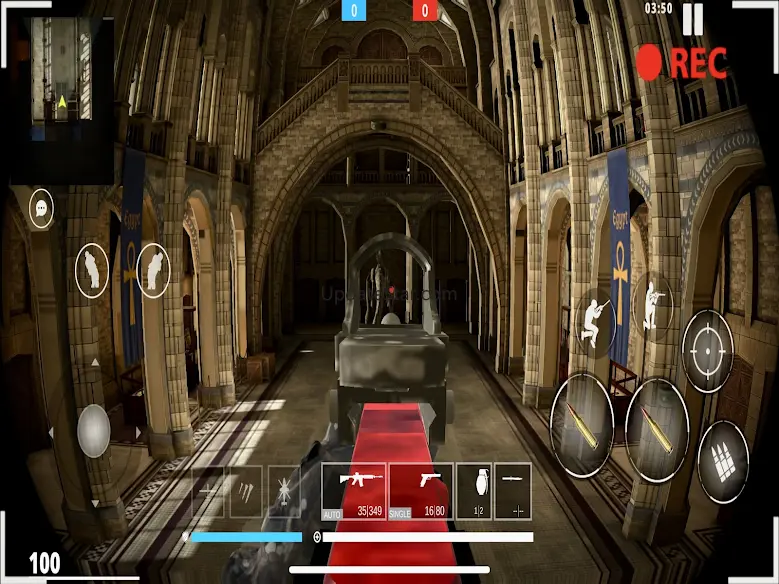Image resolution: width=779 pixels, height=584 pixels.
Task: Select the claw marks gadget slot
Action: click(x=246, y=491)
